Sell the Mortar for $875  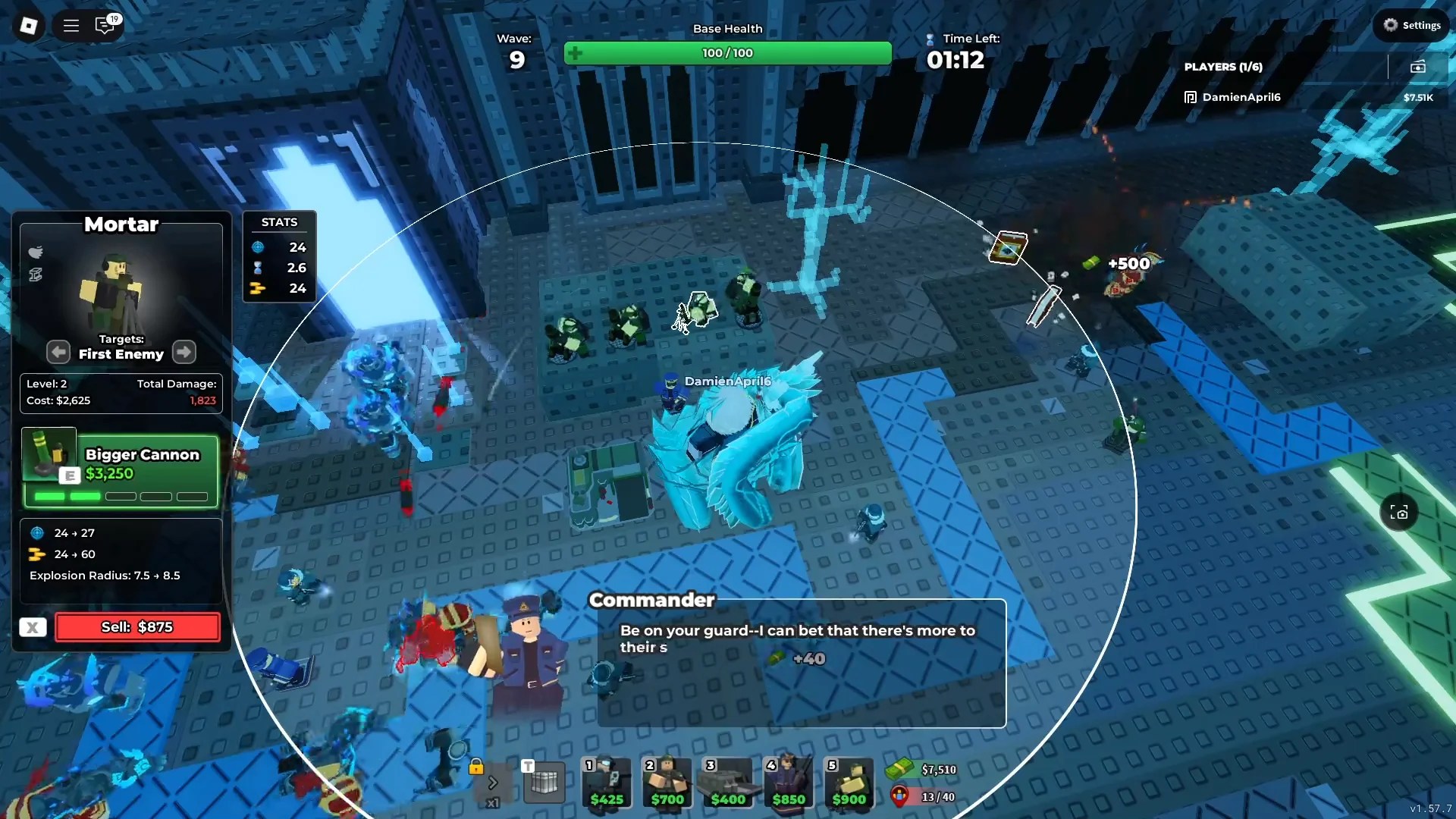(136, 627)
